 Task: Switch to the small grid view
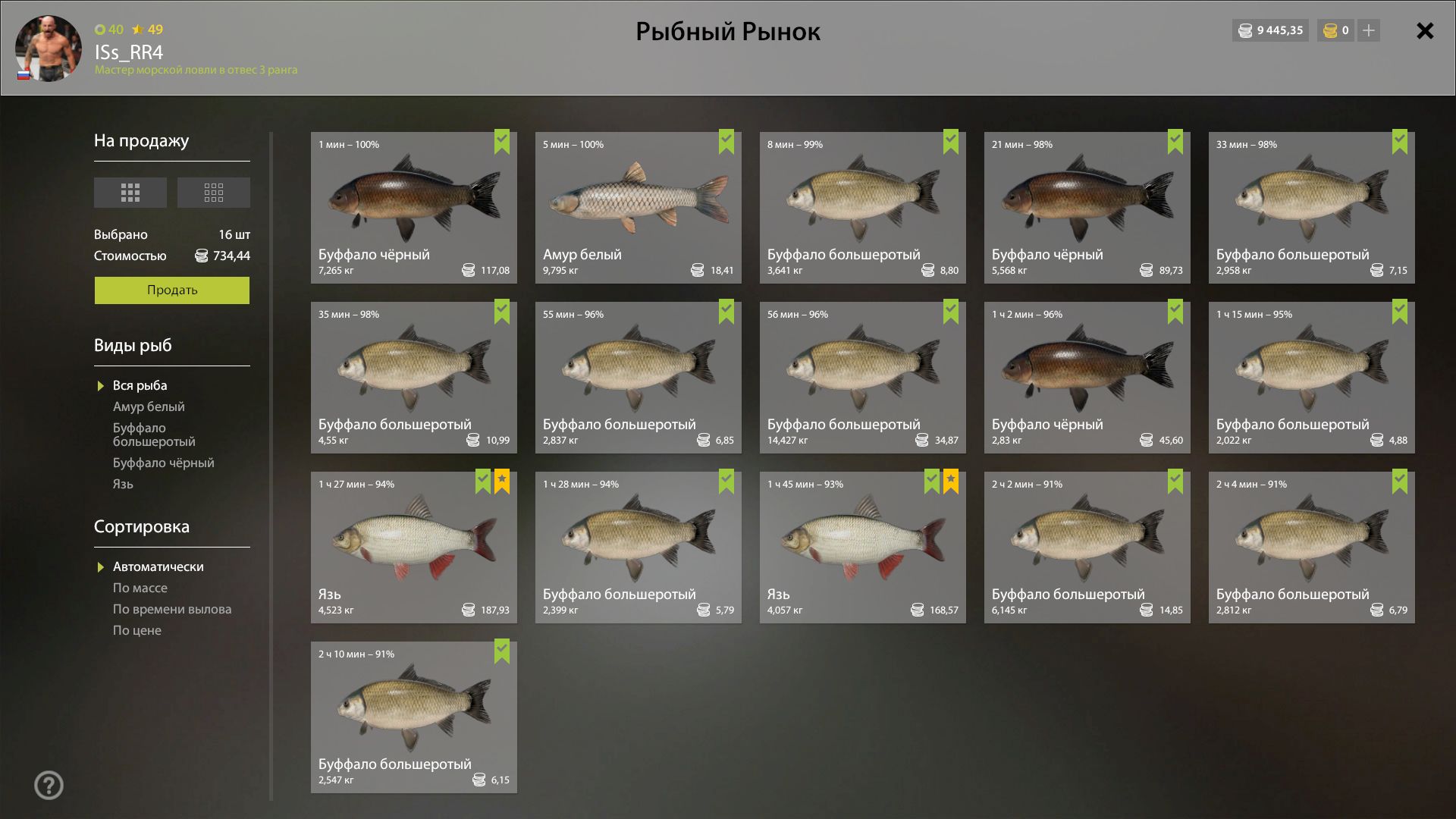tap(213, 193)
